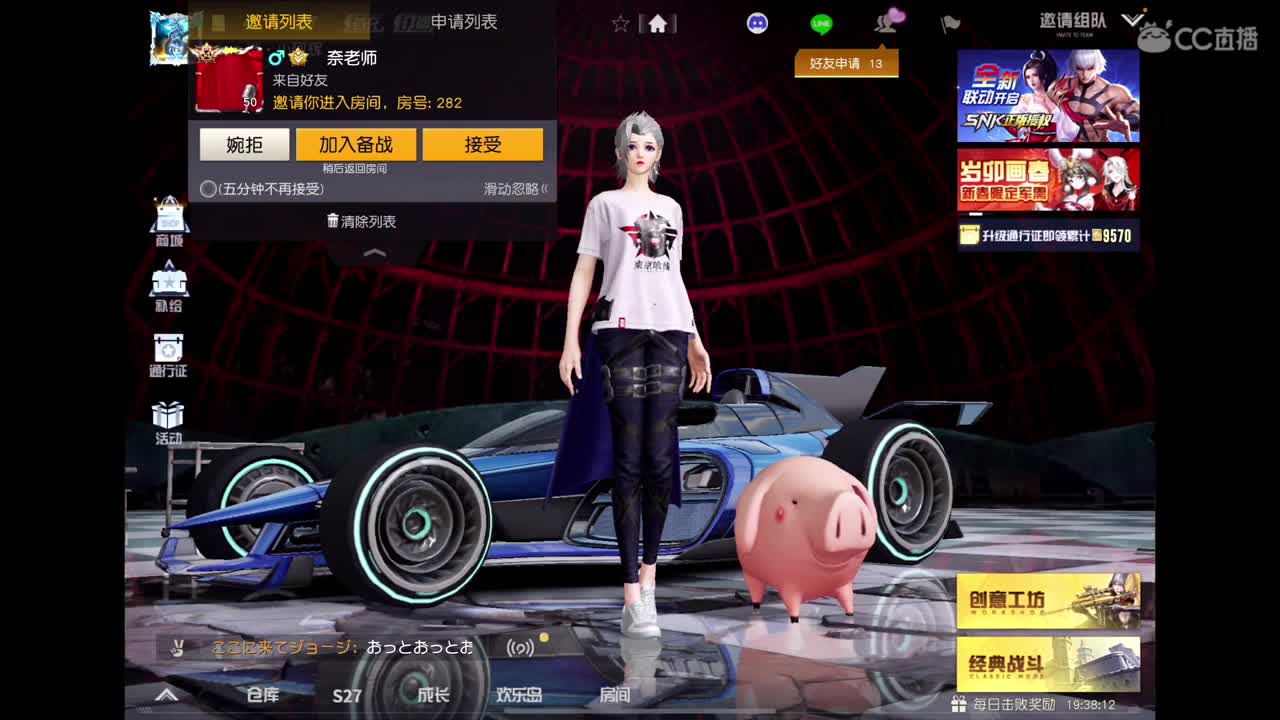1280x720 pixels.
Task: Enable the 五分钟不再接受 radio option
Action: pos(206,187)
